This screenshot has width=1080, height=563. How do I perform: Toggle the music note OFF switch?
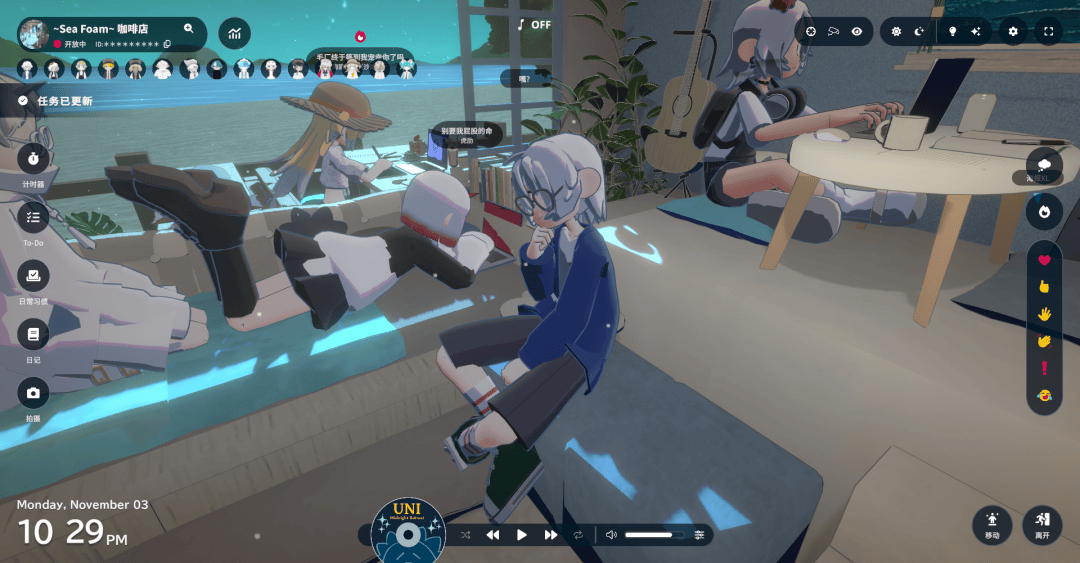pos(534,24)
